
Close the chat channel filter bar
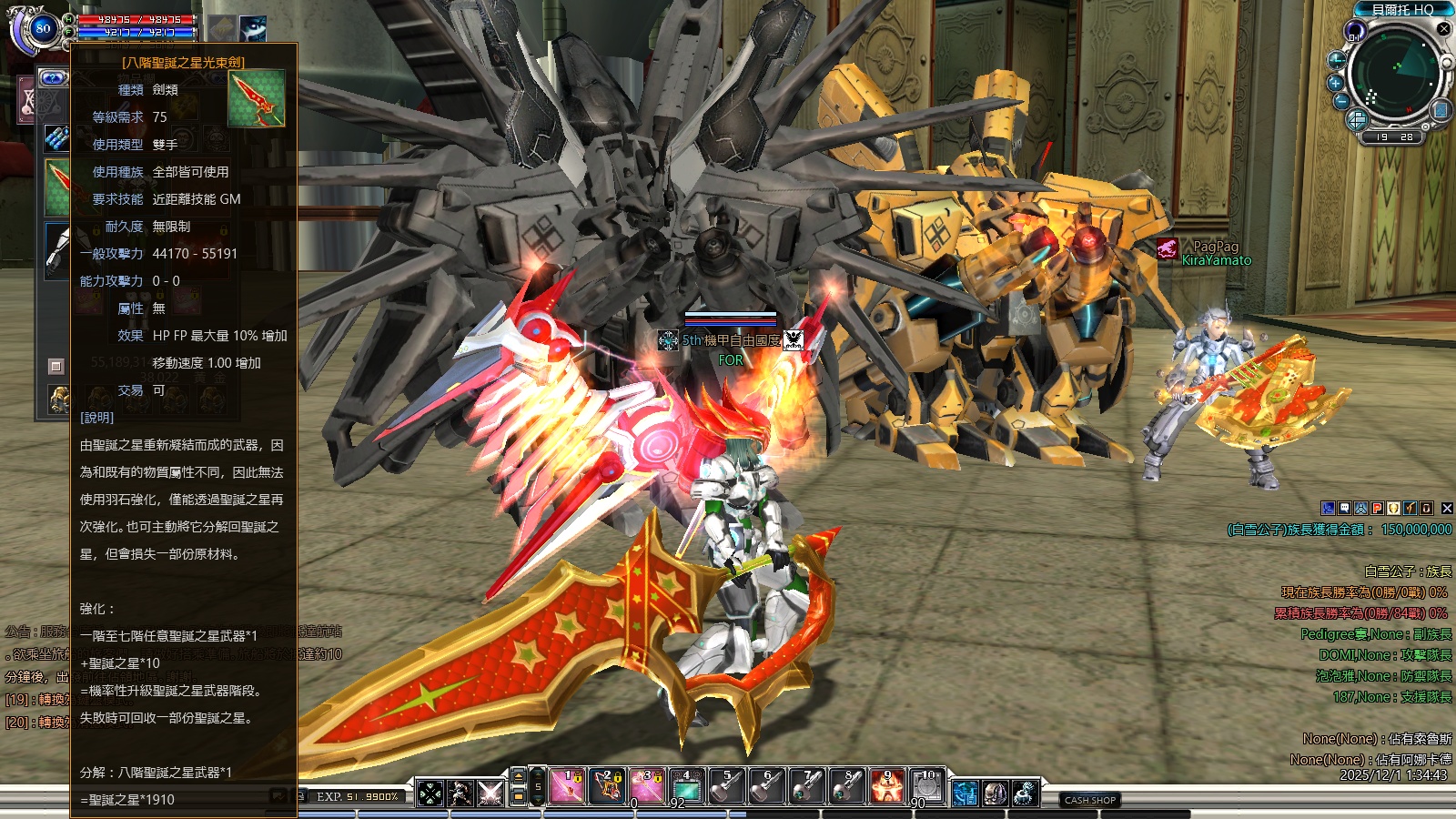coord(1447,509)
